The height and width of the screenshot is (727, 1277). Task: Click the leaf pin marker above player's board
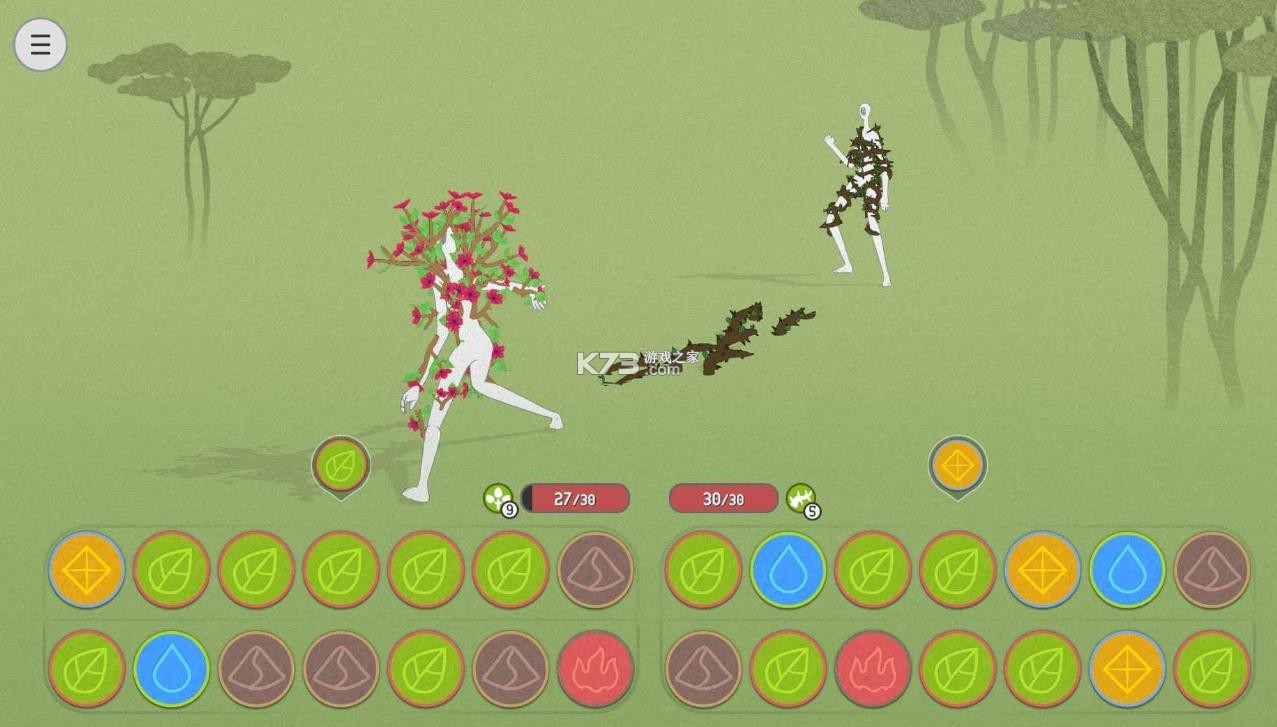point(341,465)
